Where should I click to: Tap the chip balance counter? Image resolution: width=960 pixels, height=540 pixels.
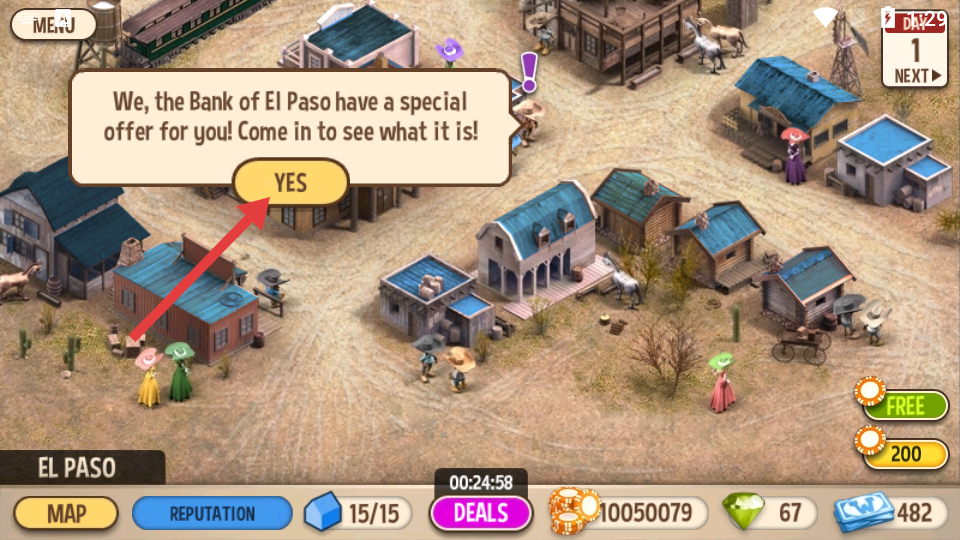[x=628, y=513]
